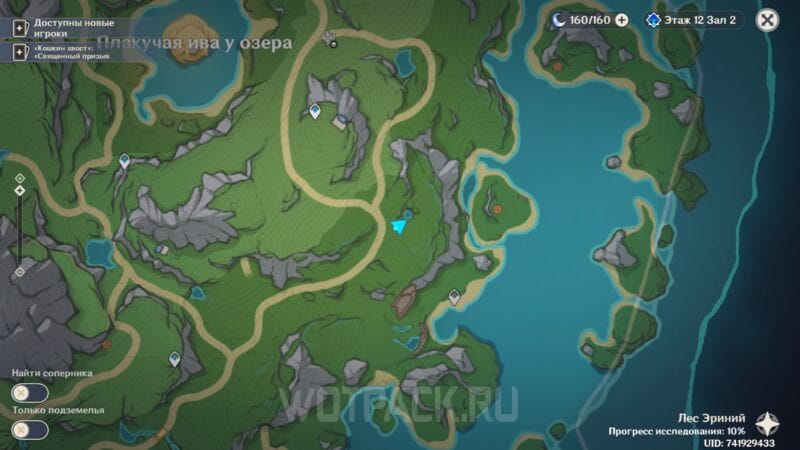Open the Spiral Abyss Этаж 12 Зал 2 tracker
Screen dimensions: 800x450
click(x=693, y=19)
